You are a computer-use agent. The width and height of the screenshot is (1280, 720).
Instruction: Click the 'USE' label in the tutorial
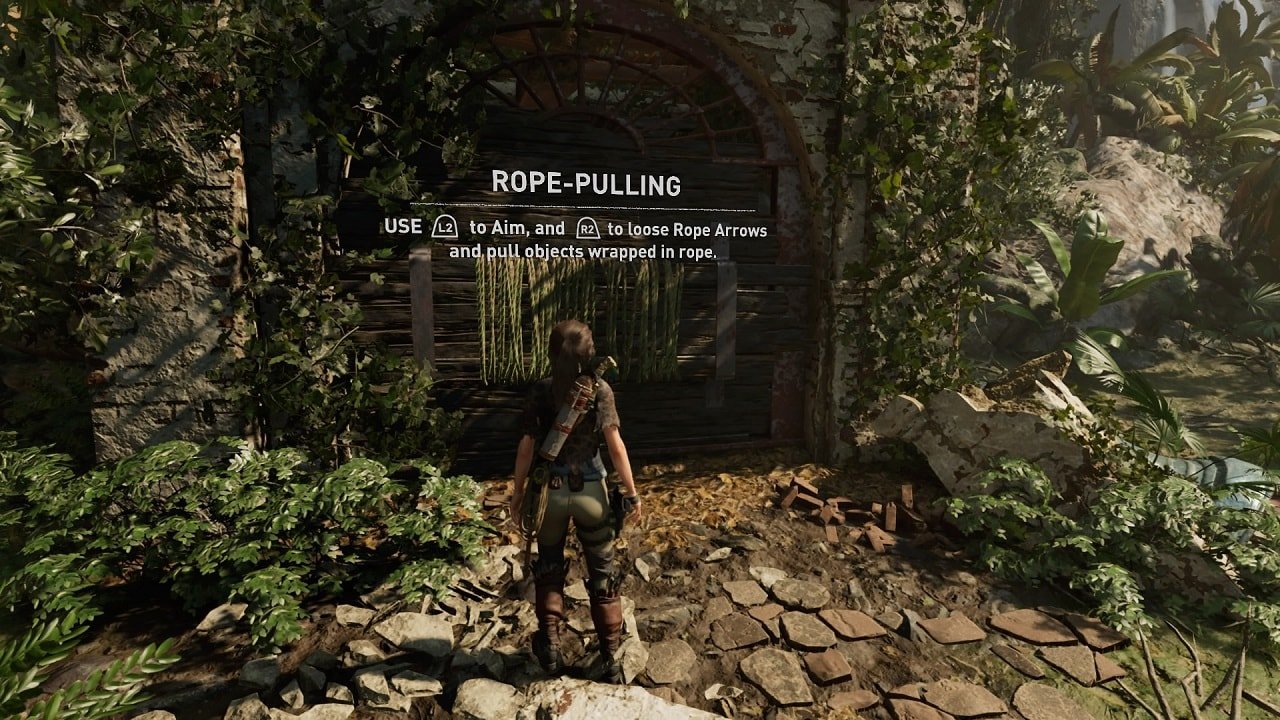pos(403,226)
